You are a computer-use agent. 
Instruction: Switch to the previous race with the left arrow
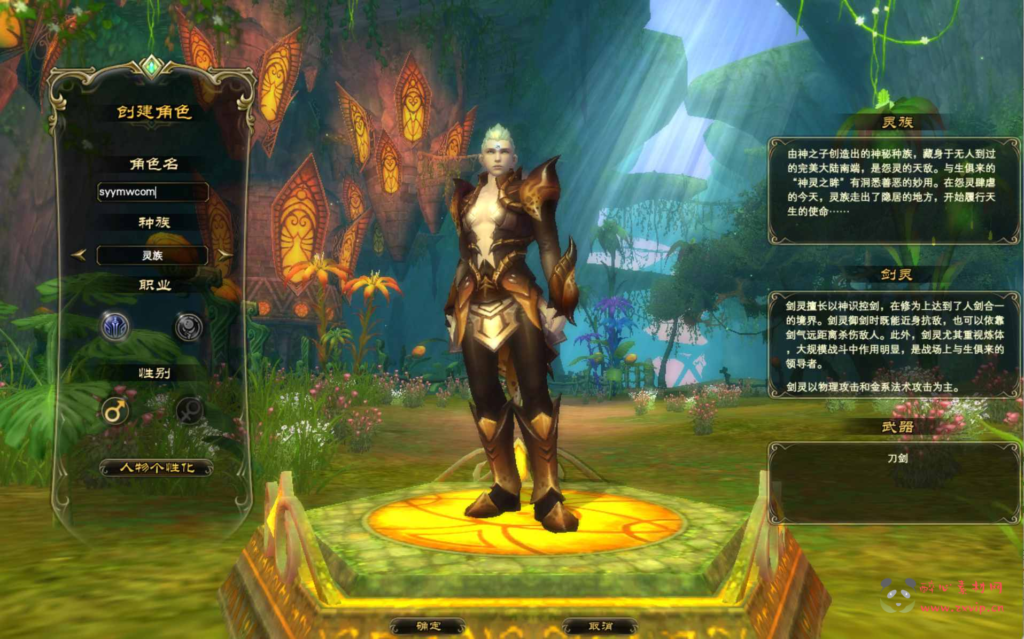(x=79, y=255)
